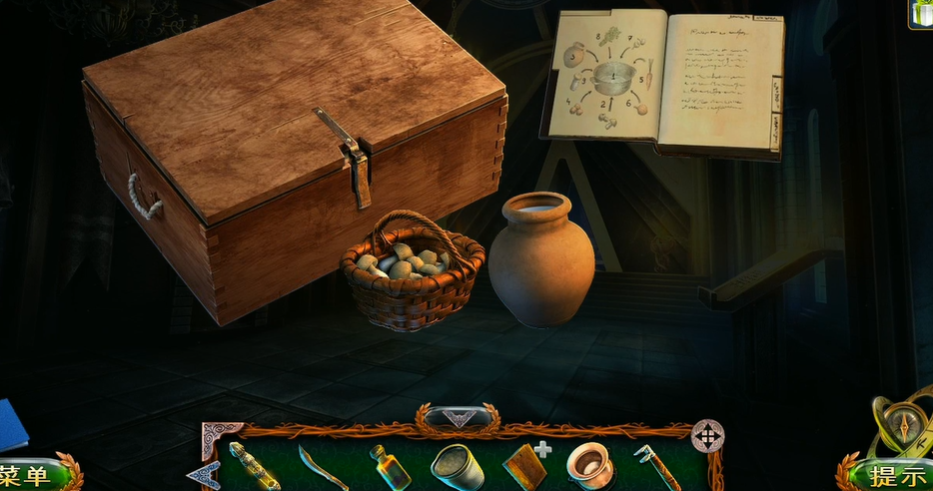933x491 pixels.
Task: Select the curved knife inventory item
Action: [322, 467]
